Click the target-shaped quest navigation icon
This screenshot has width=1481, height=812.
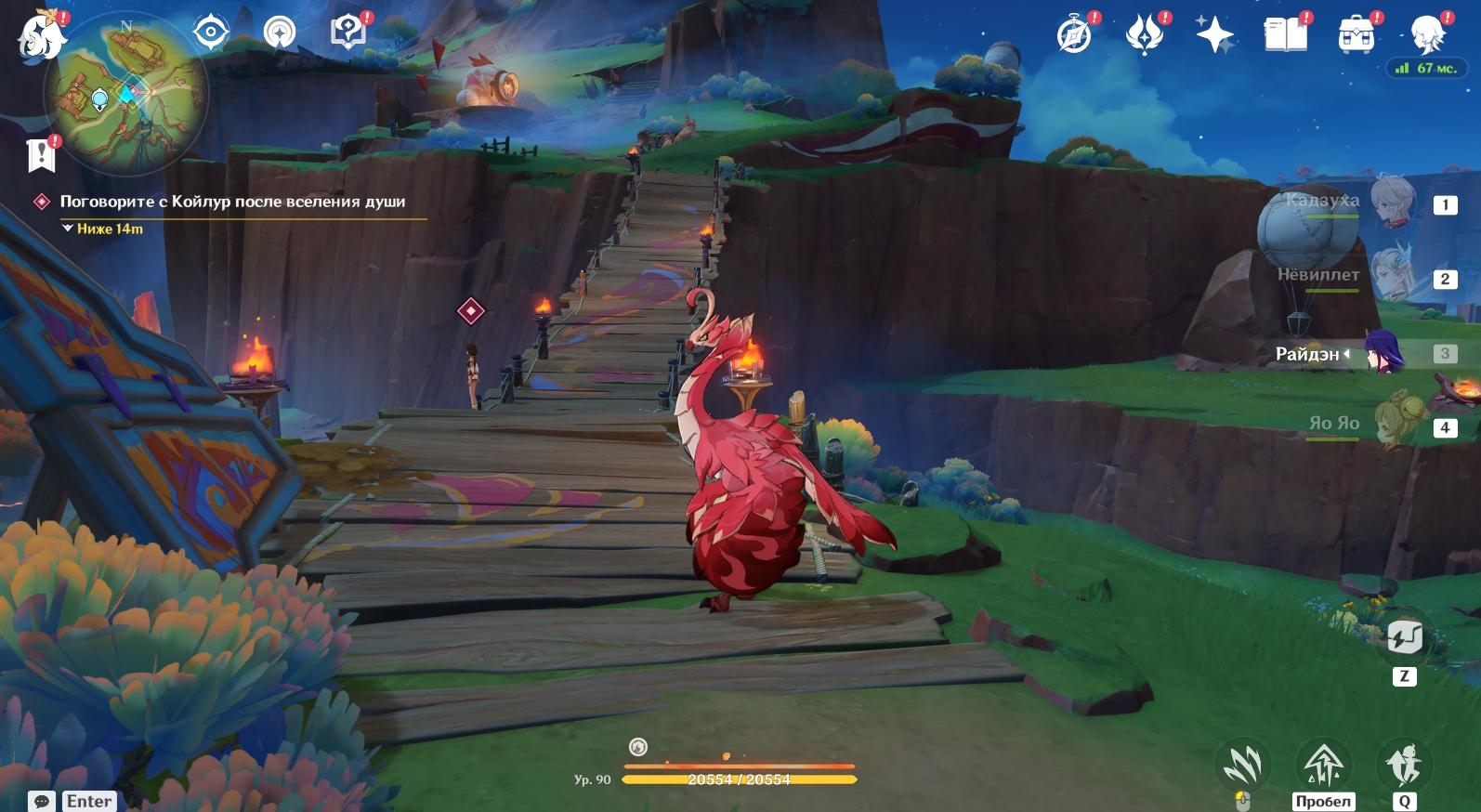pyautogui.click(x=211, y=33)
